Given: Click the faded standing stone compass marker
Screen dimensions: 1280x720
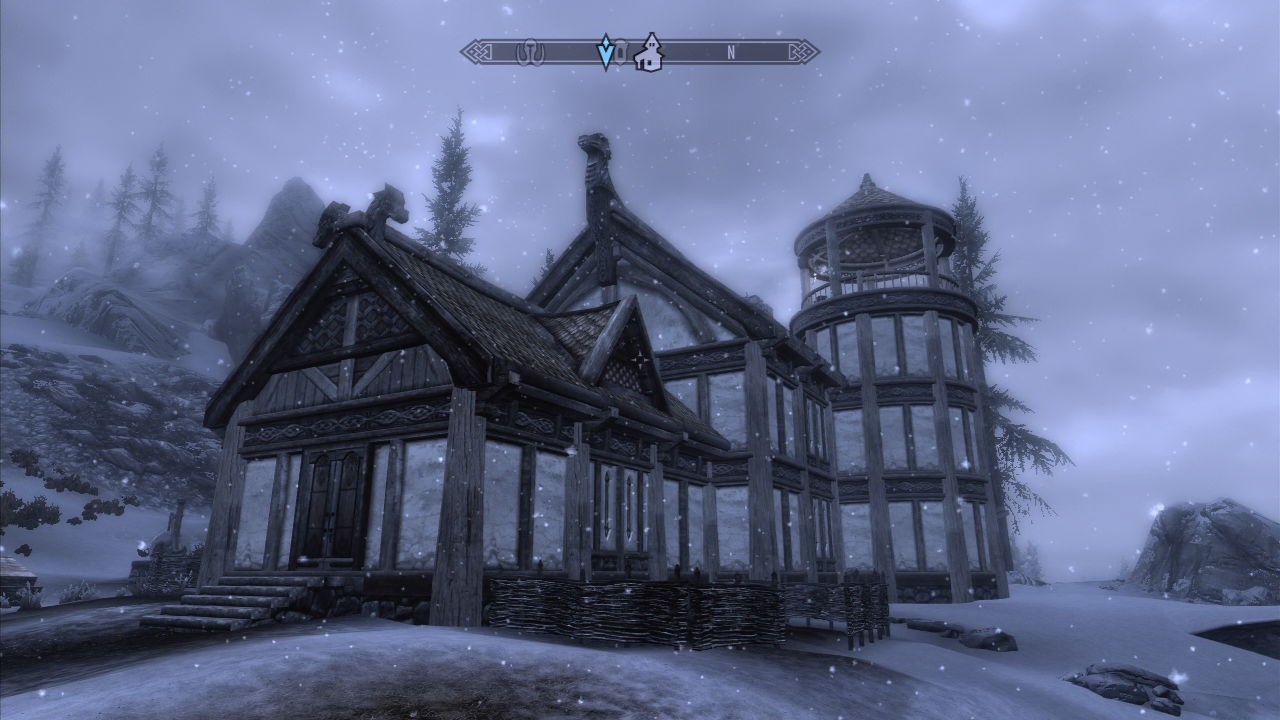Looking at the screenshot, I should click(528, 52).
